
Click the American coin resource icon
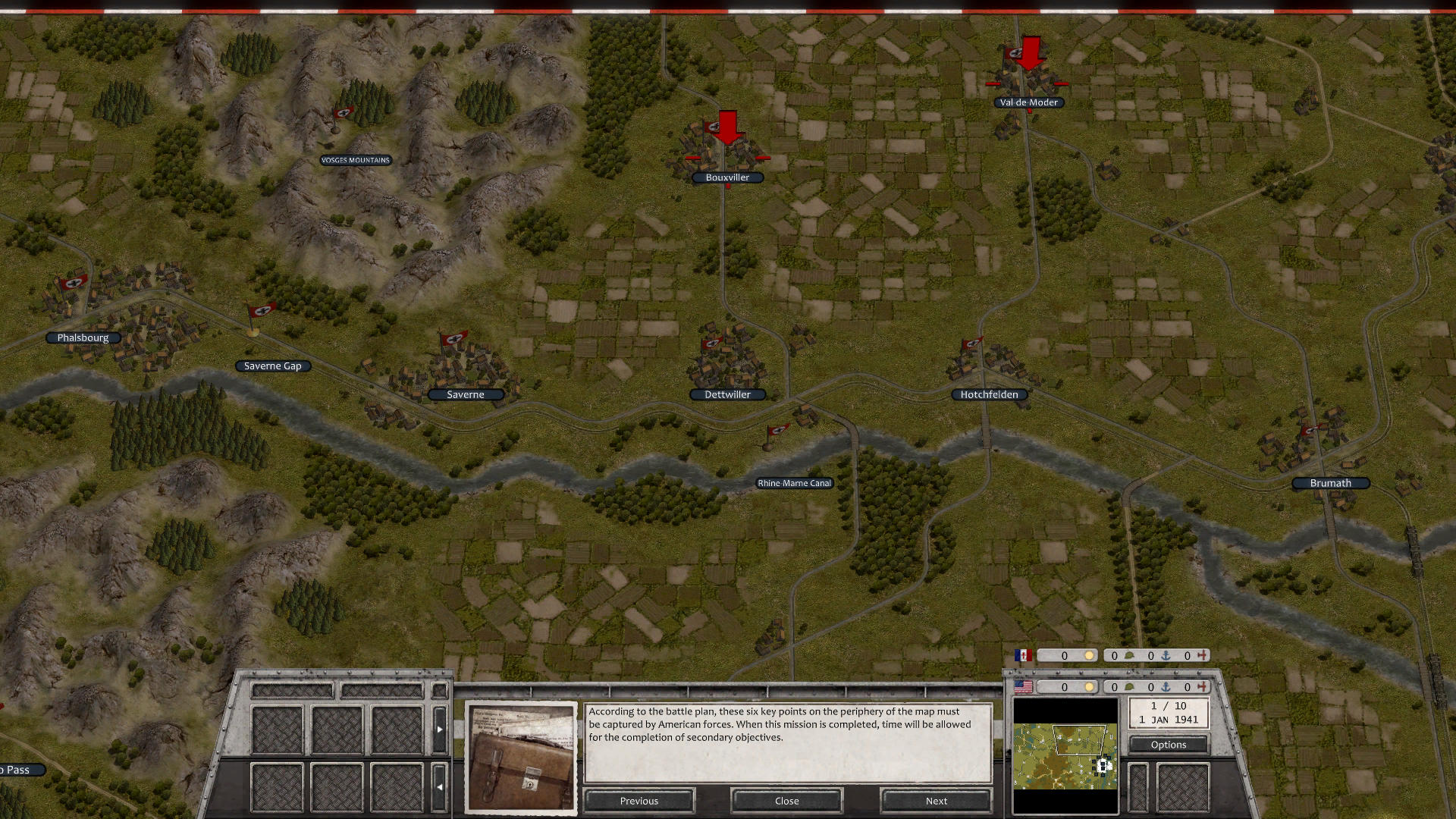click(x=1089, y=687)
